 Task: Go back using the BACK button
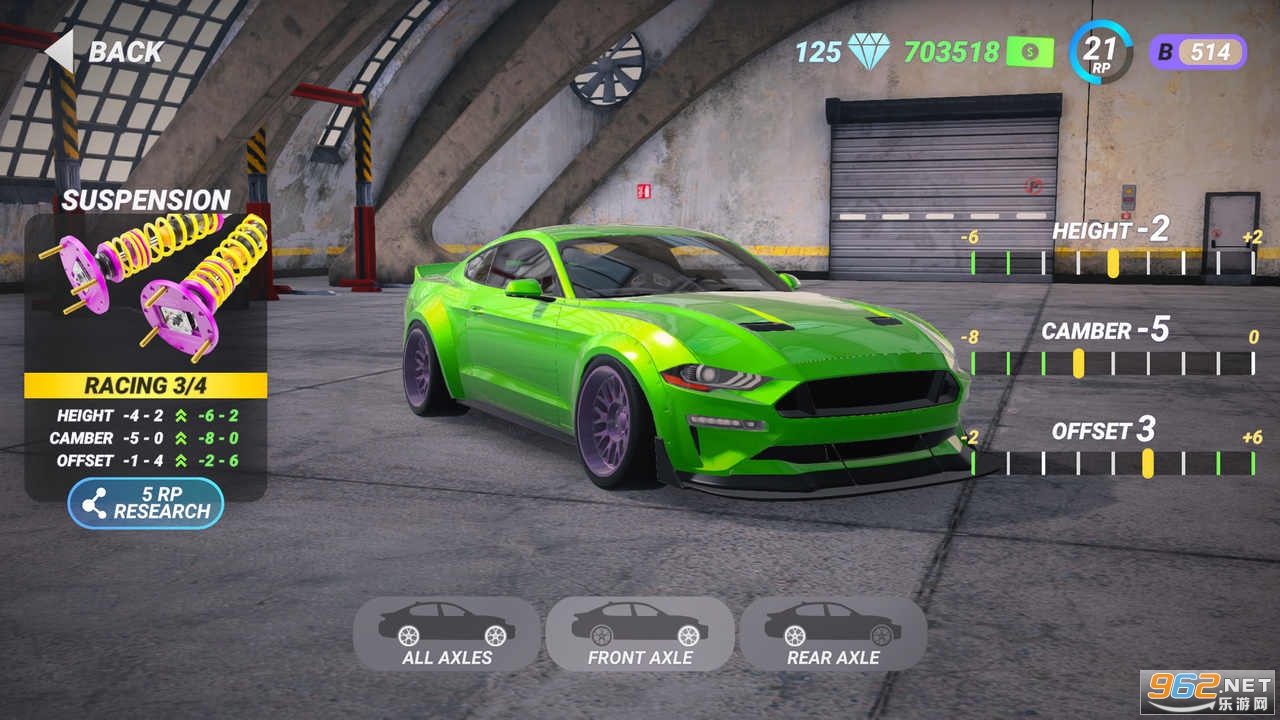click(105, 52)
